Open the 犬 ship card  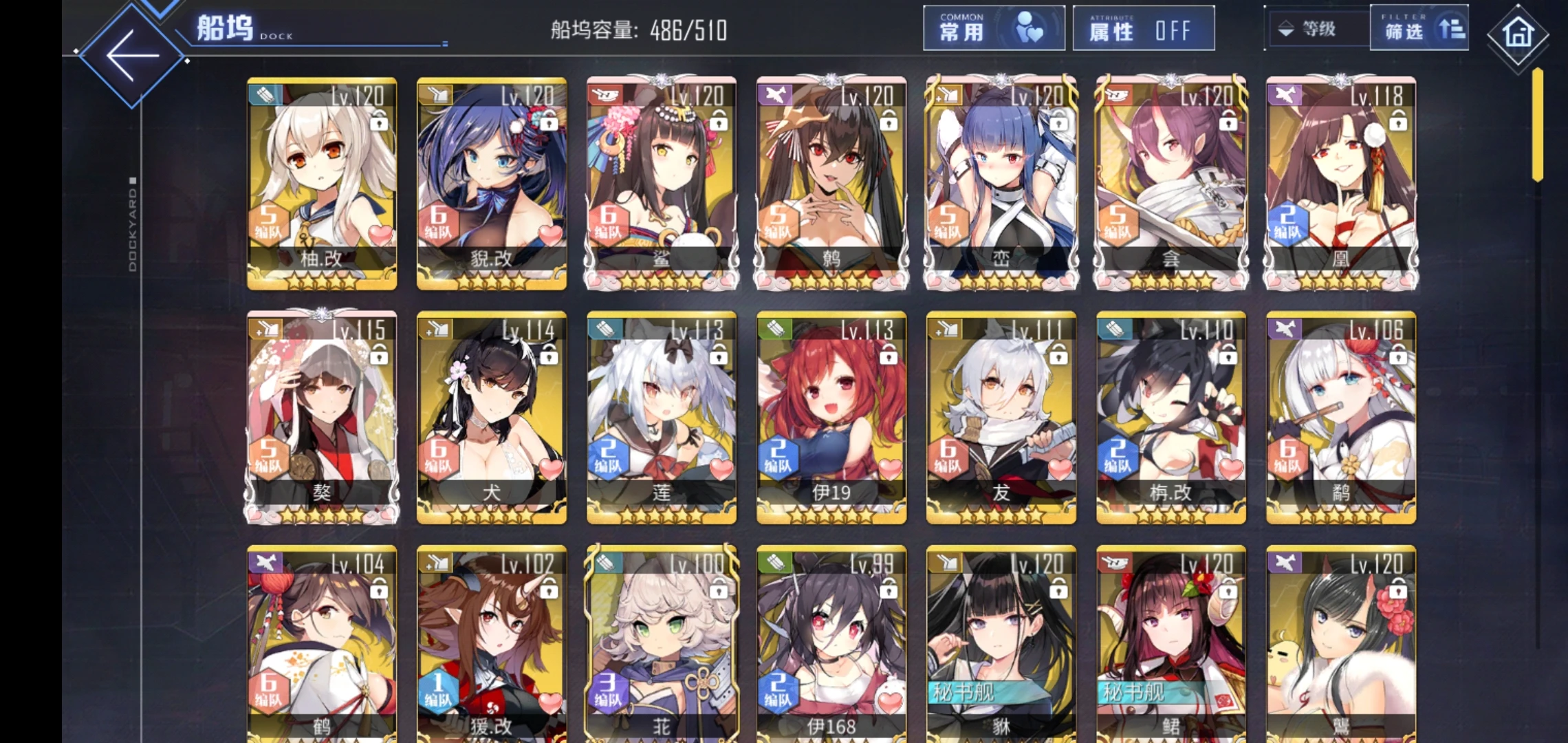point(492,417)
